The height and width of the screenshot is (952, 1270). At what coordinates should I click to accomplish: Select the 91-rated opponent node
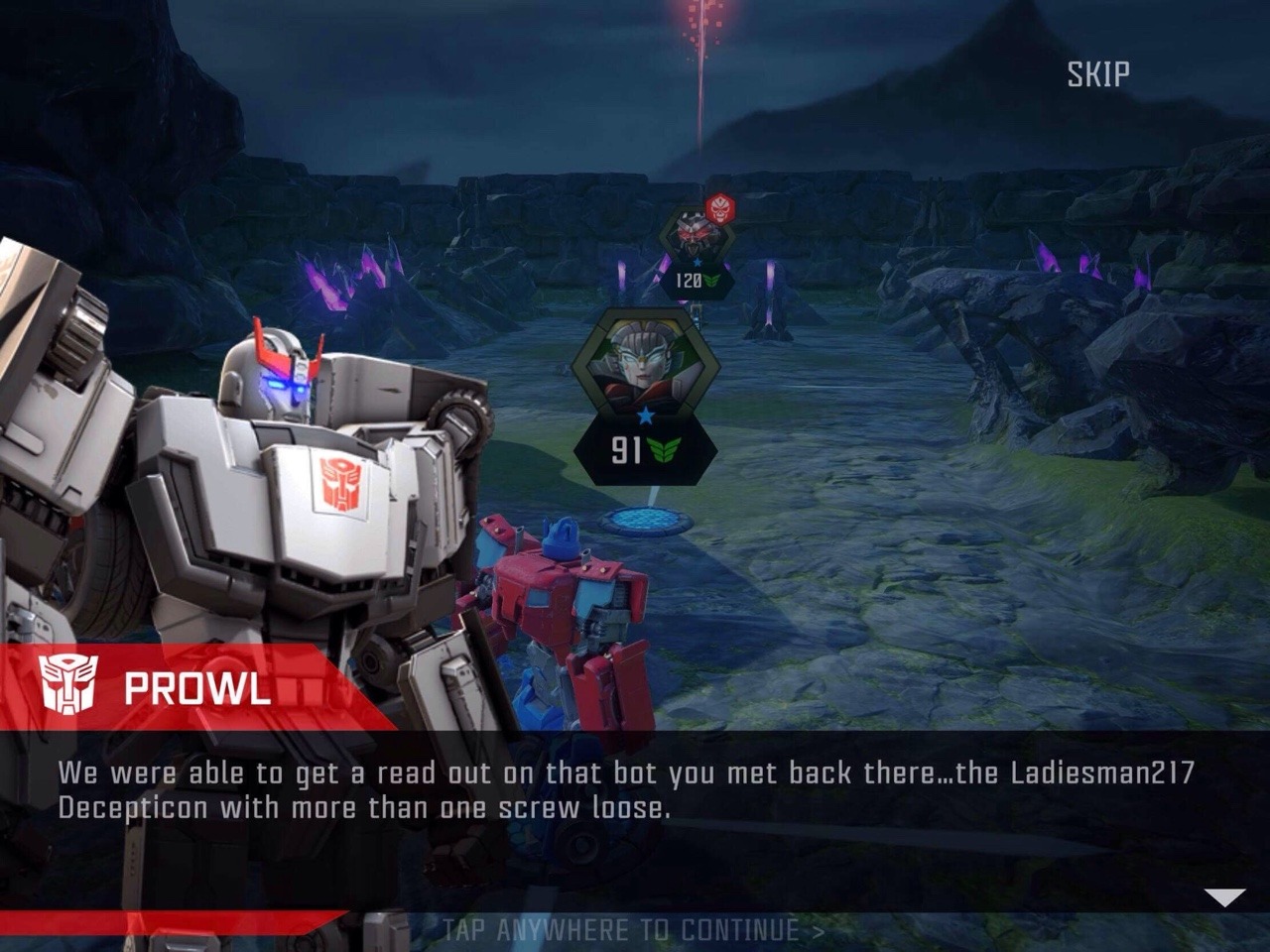coord(646,397)
